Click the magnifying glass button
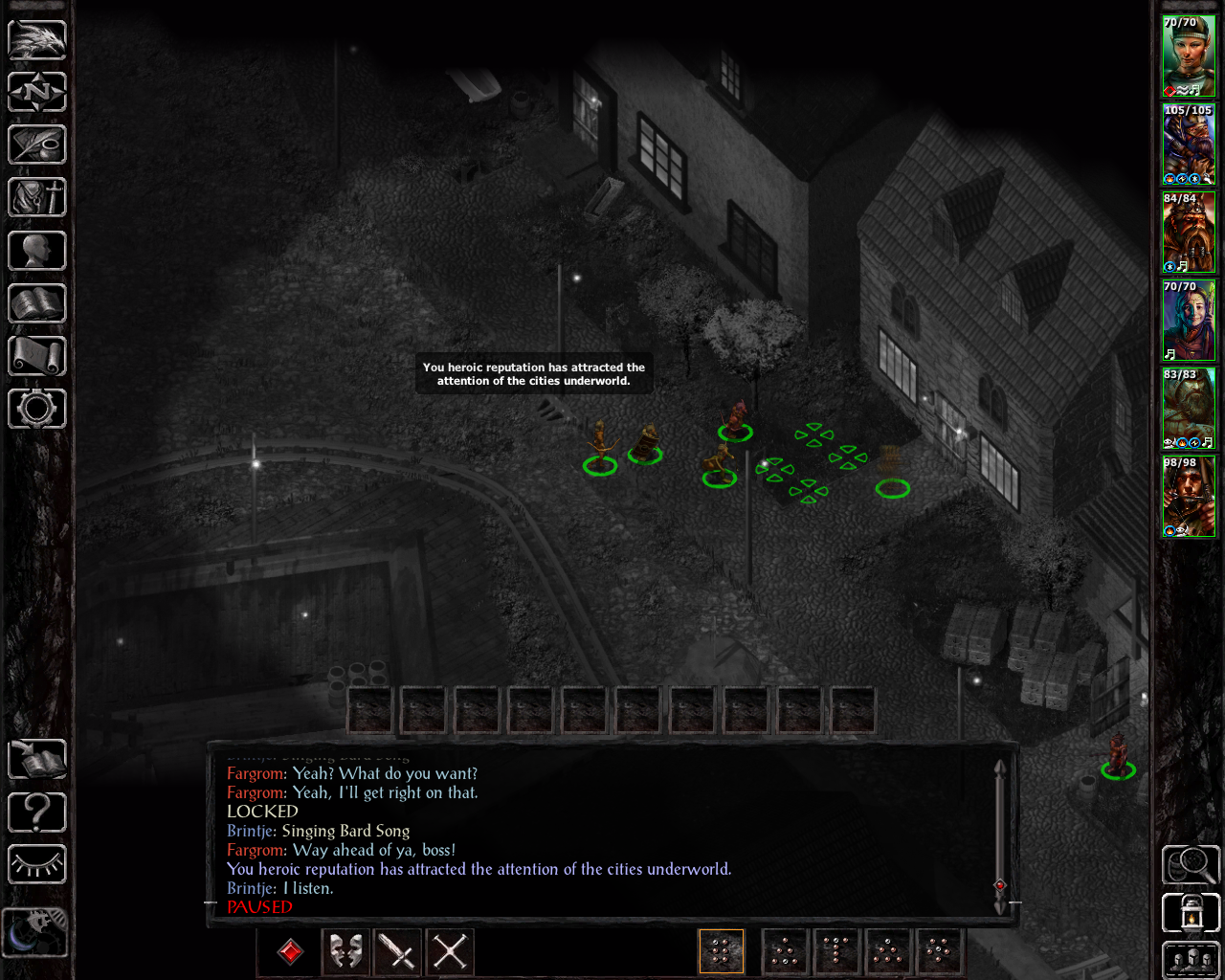 pyautogui.click(x=1191, y=865)
